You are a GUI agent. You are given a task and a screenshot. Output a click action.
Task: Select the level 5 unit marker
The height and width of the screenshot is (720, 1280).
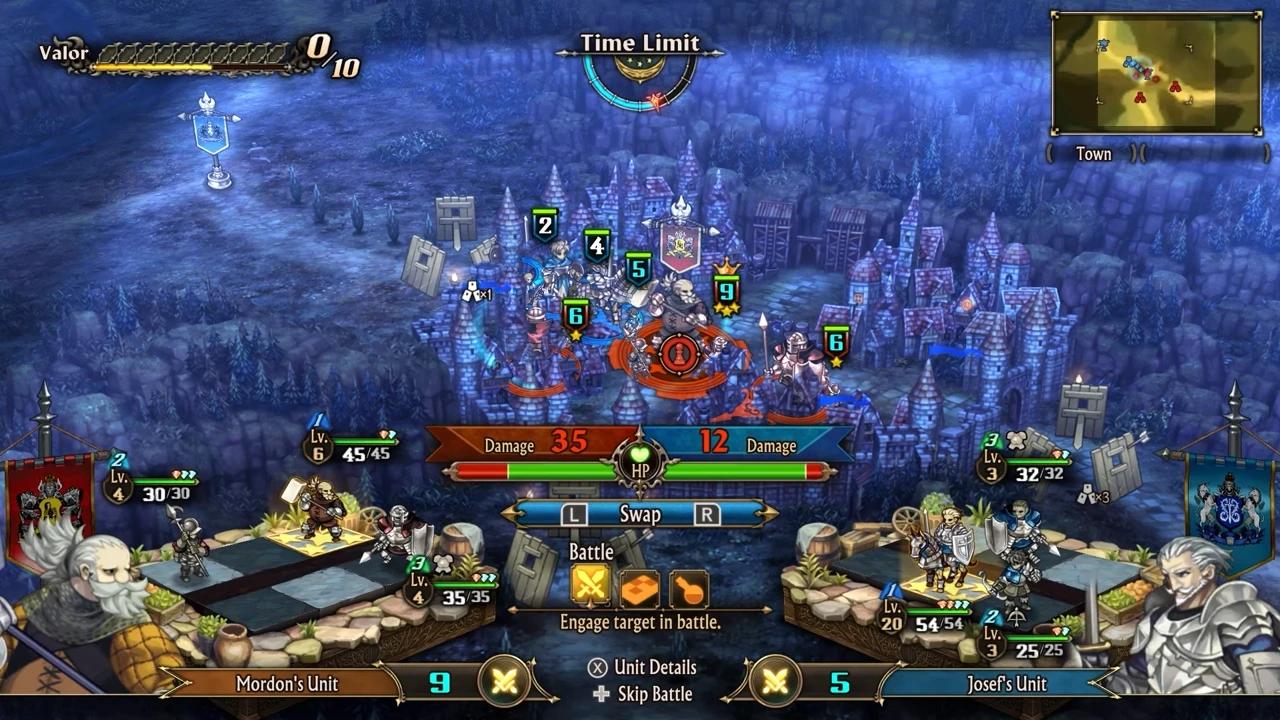pyautogui.click(x=638, y=268)
